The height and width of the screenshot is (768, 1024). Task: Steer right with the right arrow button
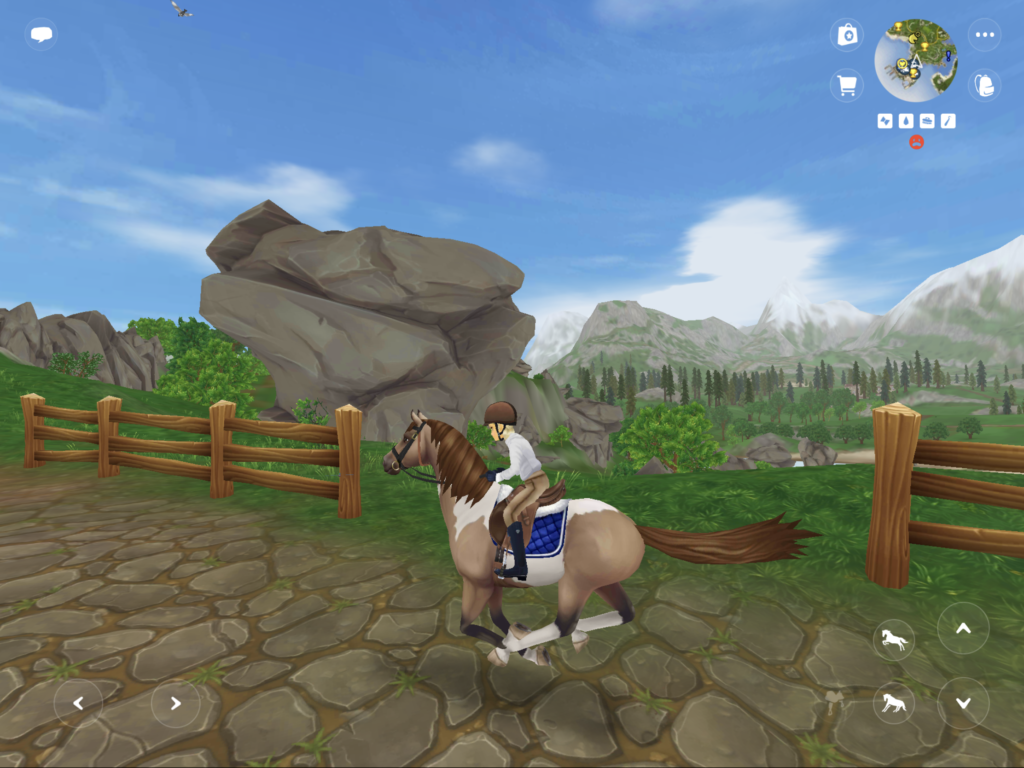click(175, 703)
